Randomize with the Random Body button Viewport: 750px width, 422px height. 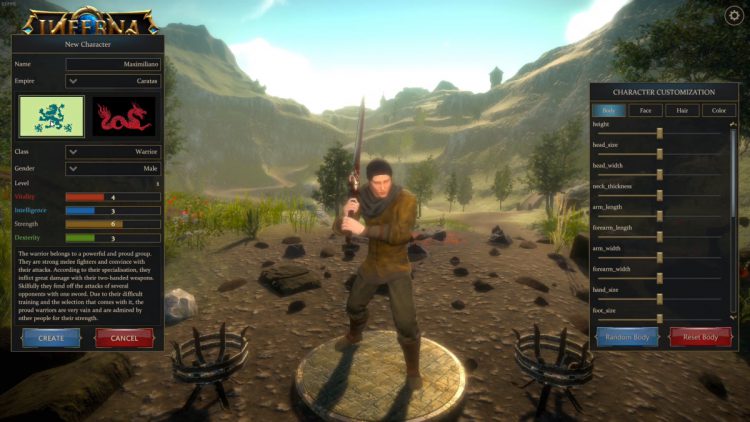point(627,337)
